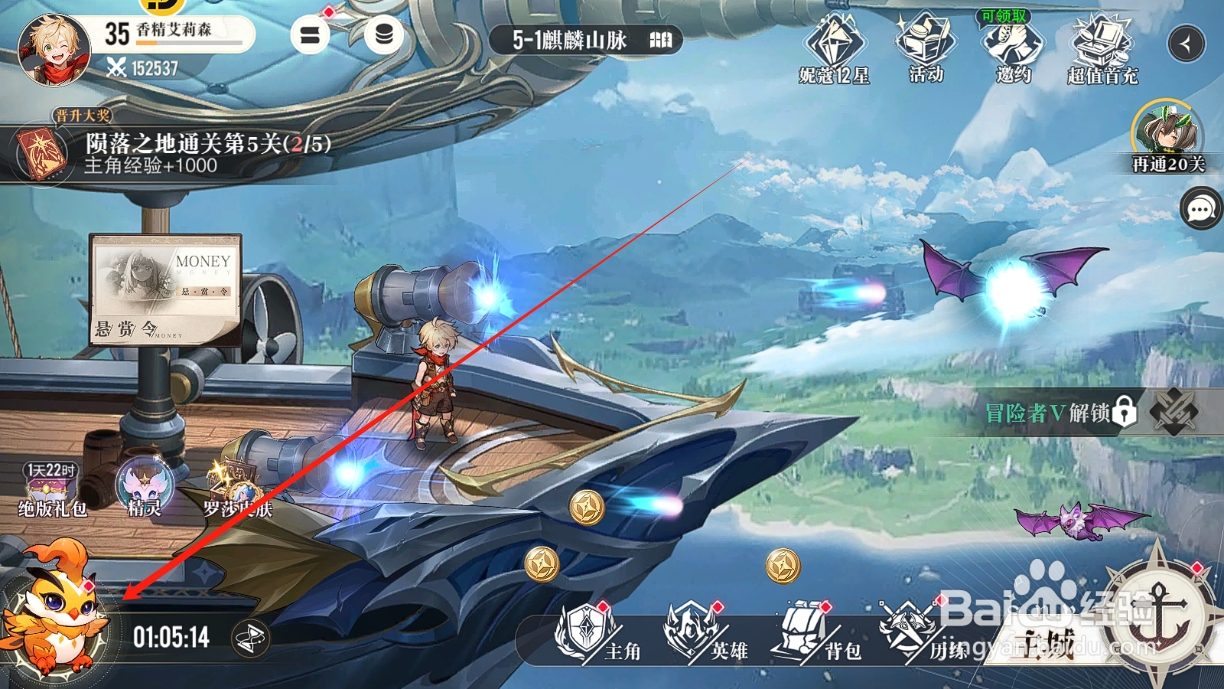
Task: Open the 超值首充 first recharge offer
Action: [x=1102, y=47]
